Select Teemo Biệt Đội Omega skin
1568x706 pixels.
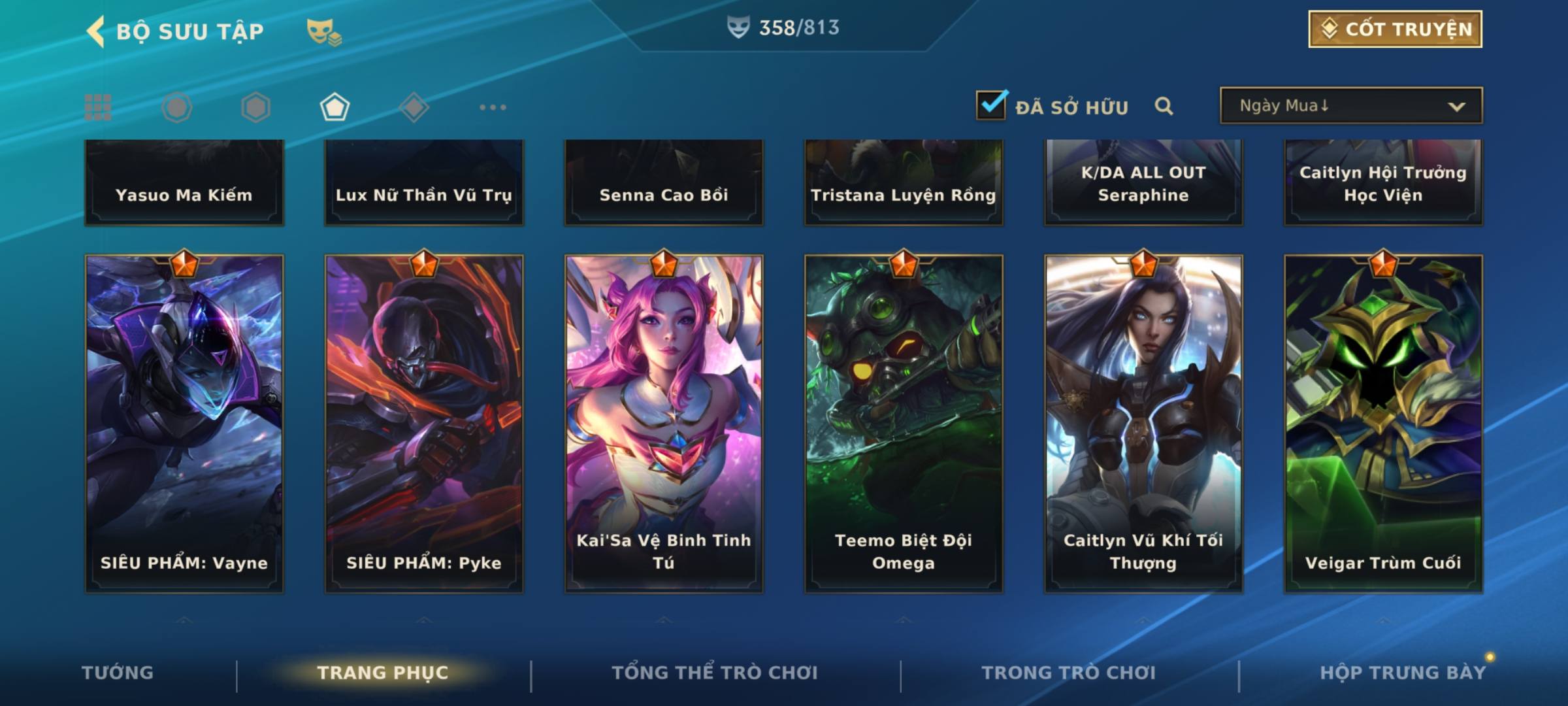click(904, 424)
